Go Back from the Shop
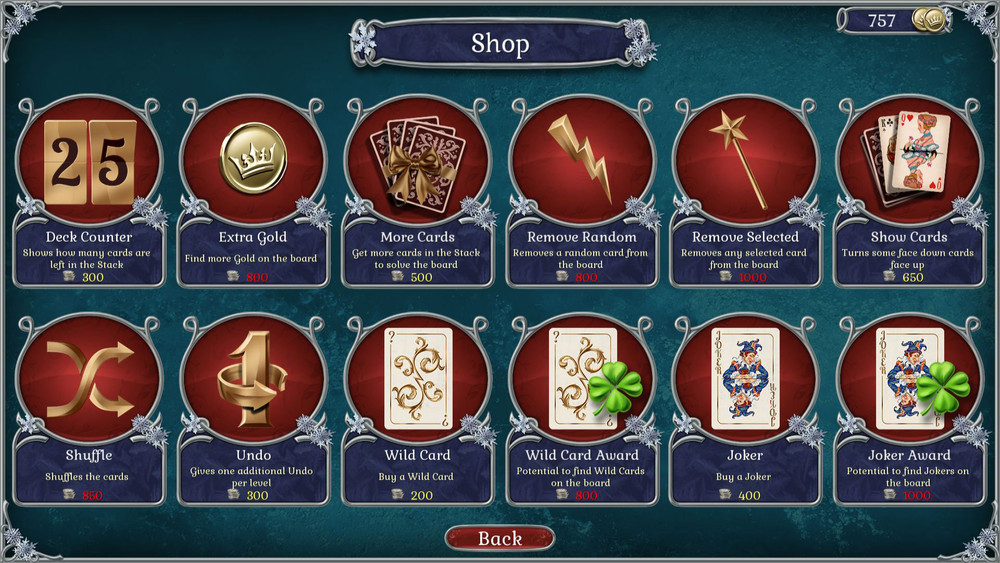This screenshot has width=1000, height=563. (499, 538)
